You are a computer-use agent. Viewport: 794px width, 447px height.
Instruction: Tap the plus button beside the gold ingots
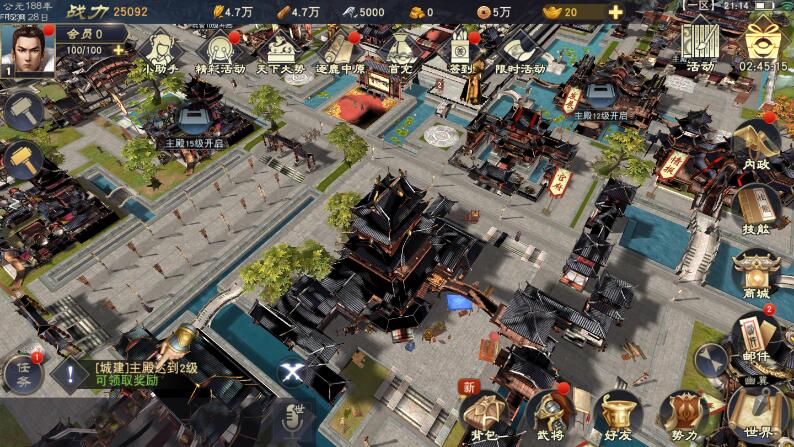pos(615,12)
